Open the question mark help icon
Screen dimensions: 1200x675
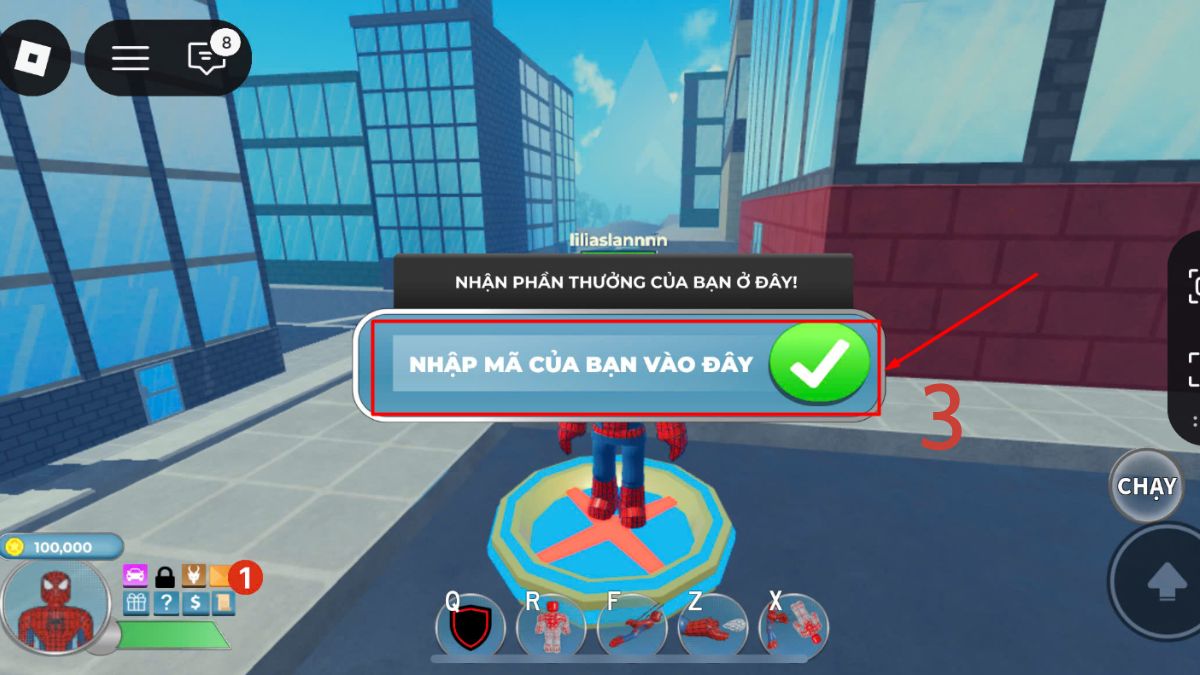pyautogui.click(x=165, y=603)
